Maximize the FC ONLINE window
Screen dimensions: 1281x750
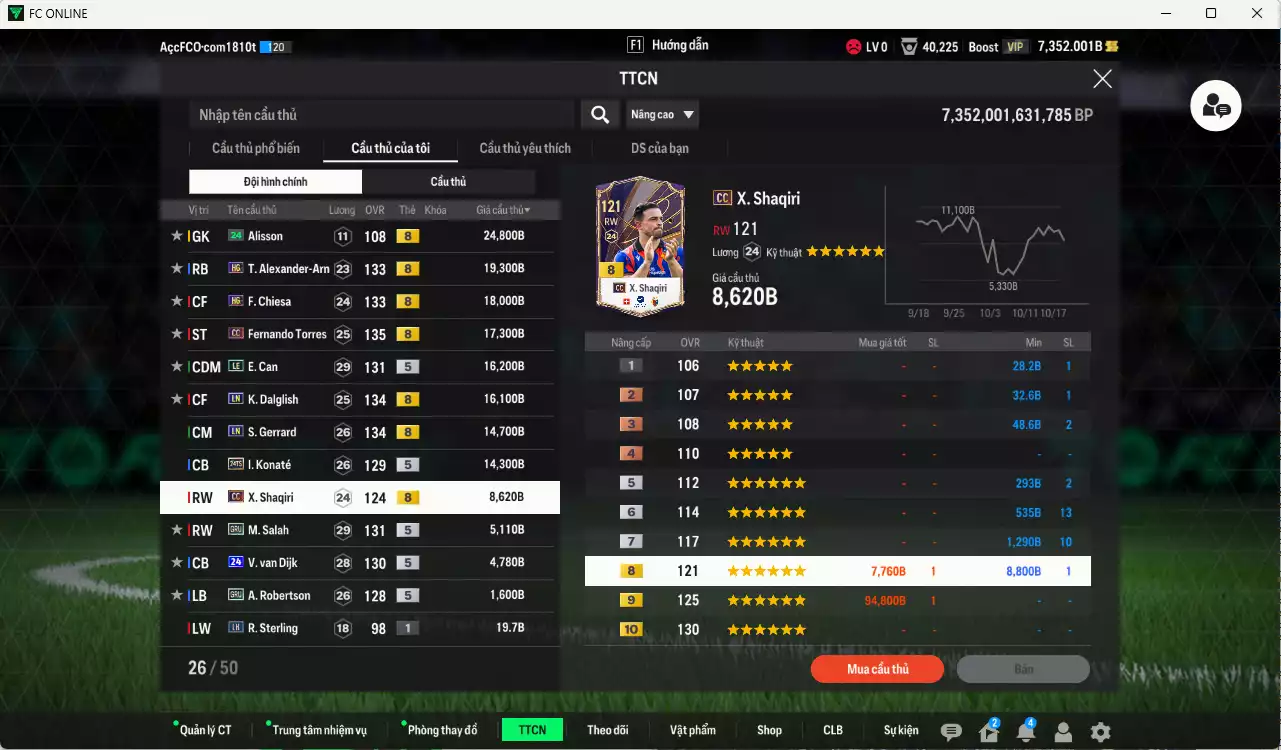coord(1211,13)
